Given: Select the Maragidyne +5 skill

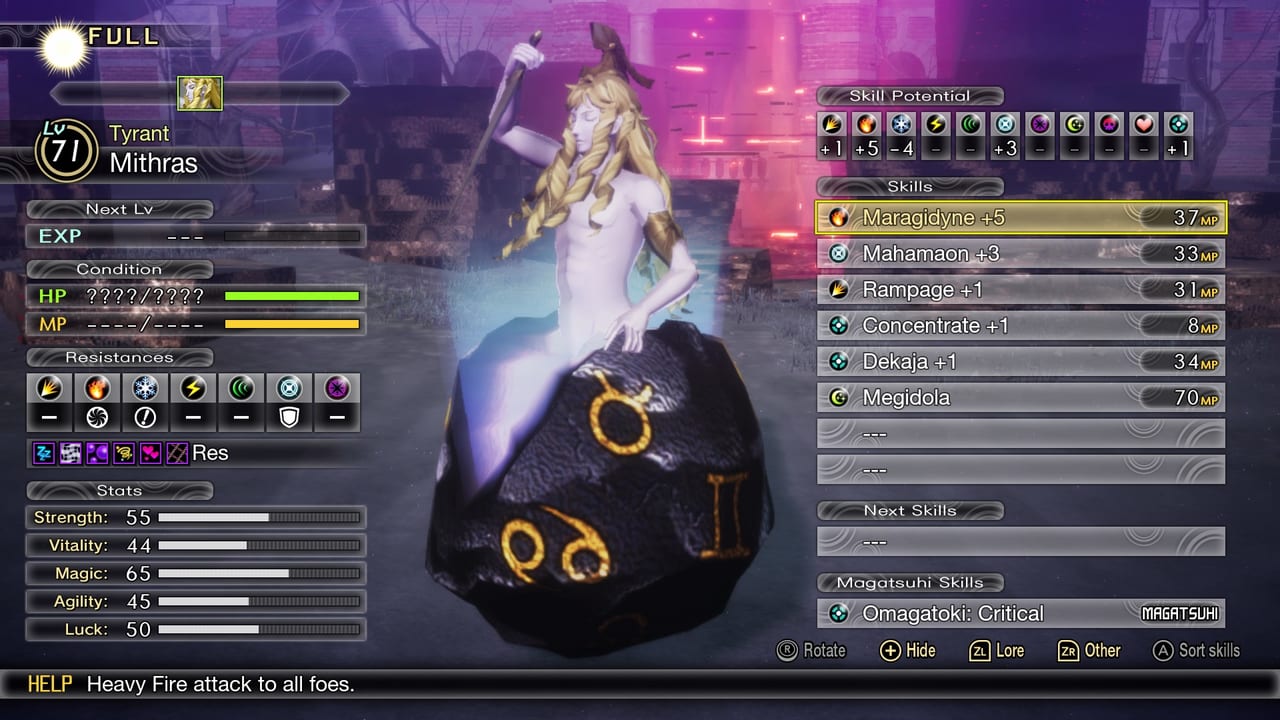Looking at the screenshot, I should (x=1020, y=217).
